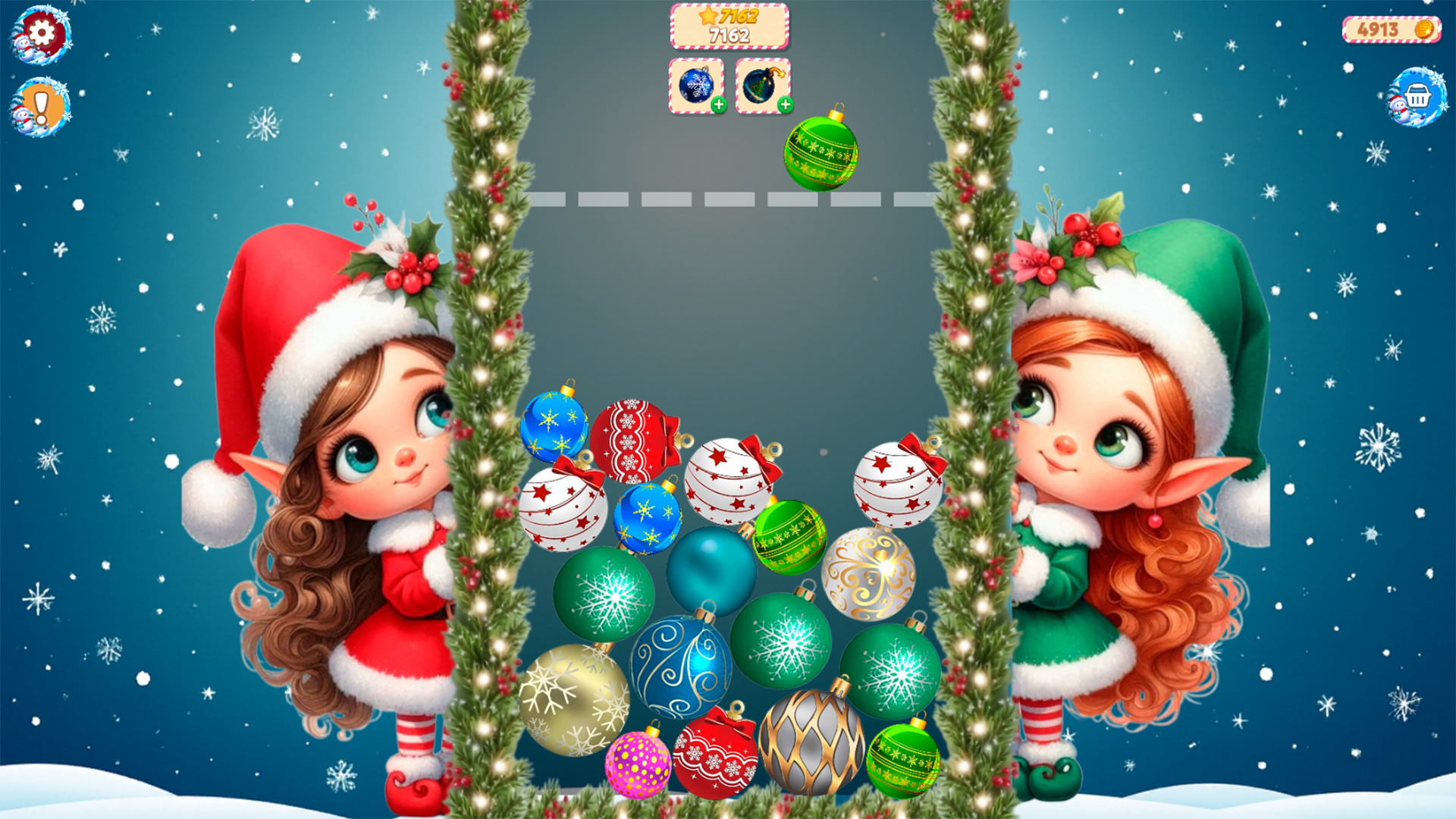Click the gold coin icon next to 4913
Viewport: 1456px width, 819px height.
click(1423, 28)
